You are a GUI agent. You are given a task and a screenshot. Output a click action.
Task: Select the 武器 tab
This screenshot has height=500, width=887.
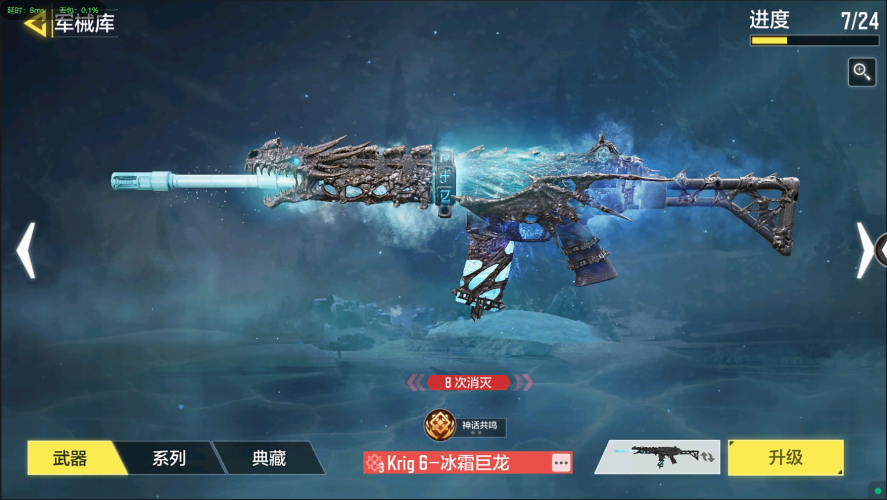[x=70, y=458]
